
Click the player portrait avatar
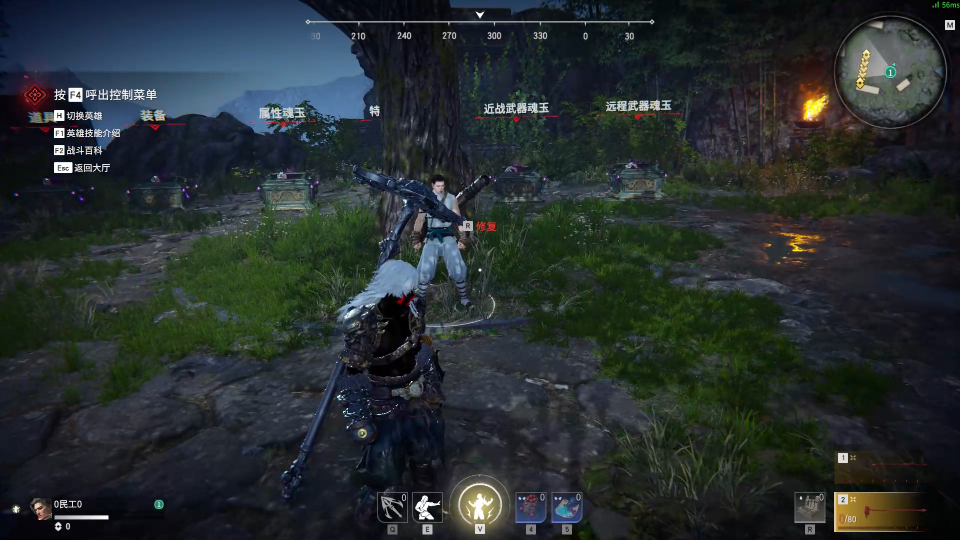coord(41,508)
